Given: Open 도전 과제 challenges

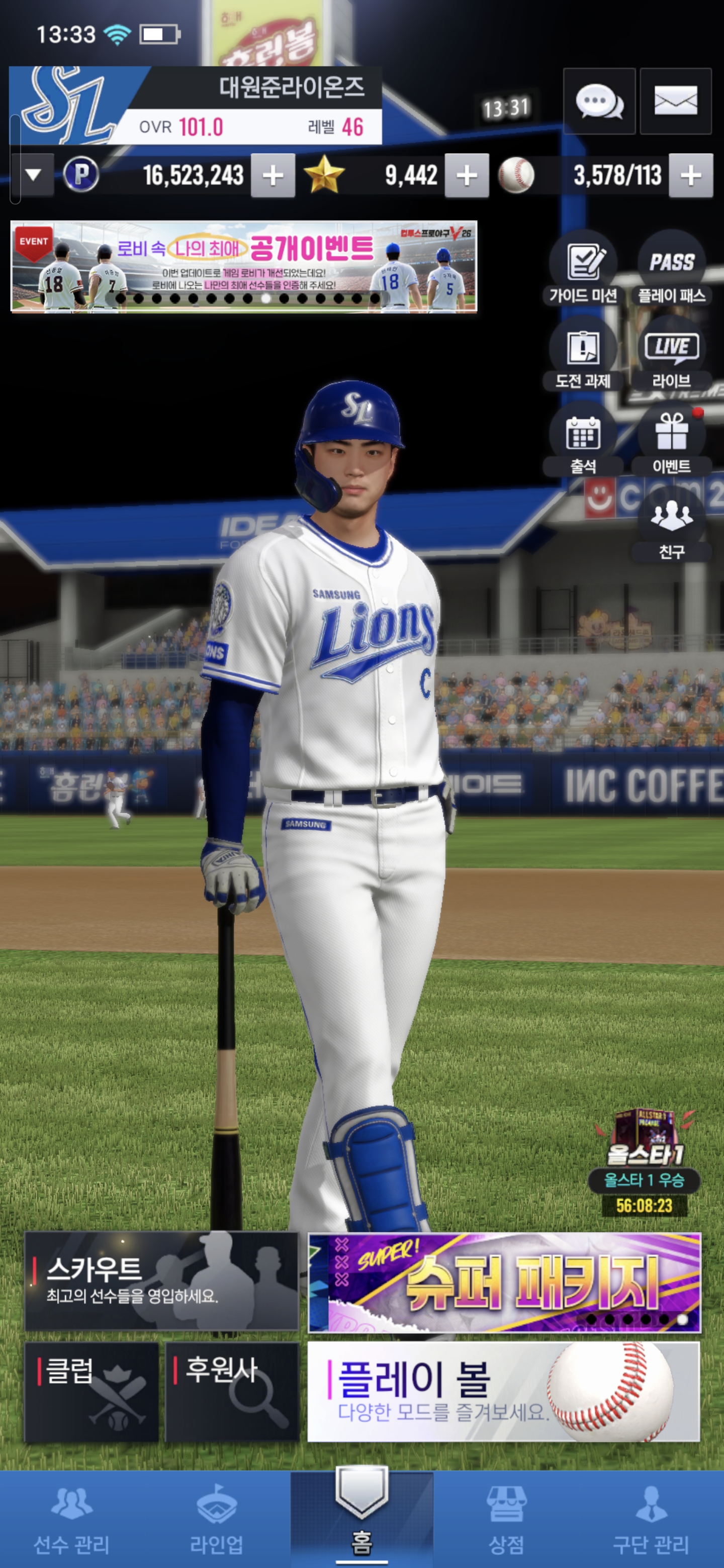Looking at the screenshot, I should 583,353.
